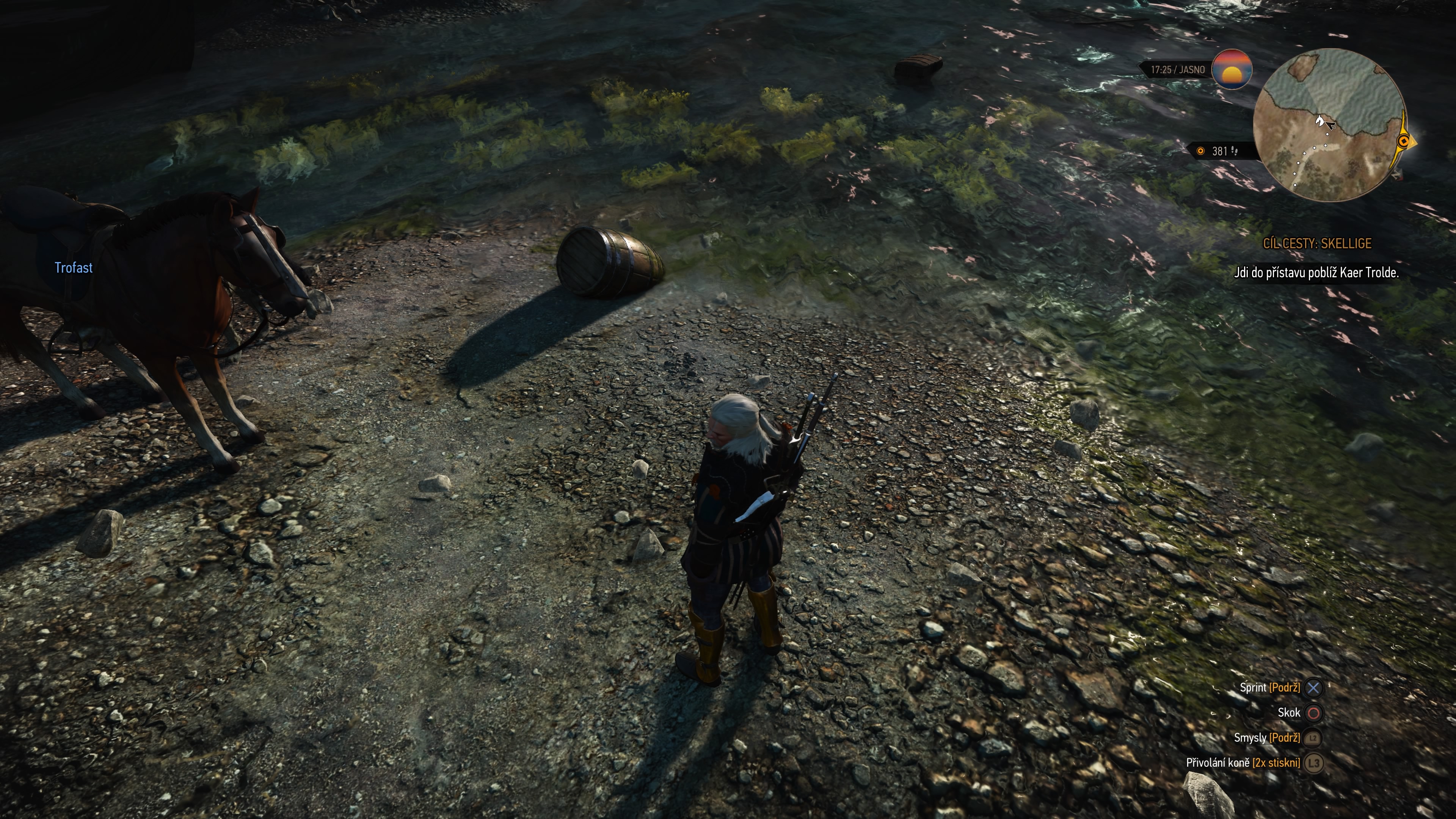Click the orange objective marker on minimap edge
1456x819 pixels.
(1403, 141)
